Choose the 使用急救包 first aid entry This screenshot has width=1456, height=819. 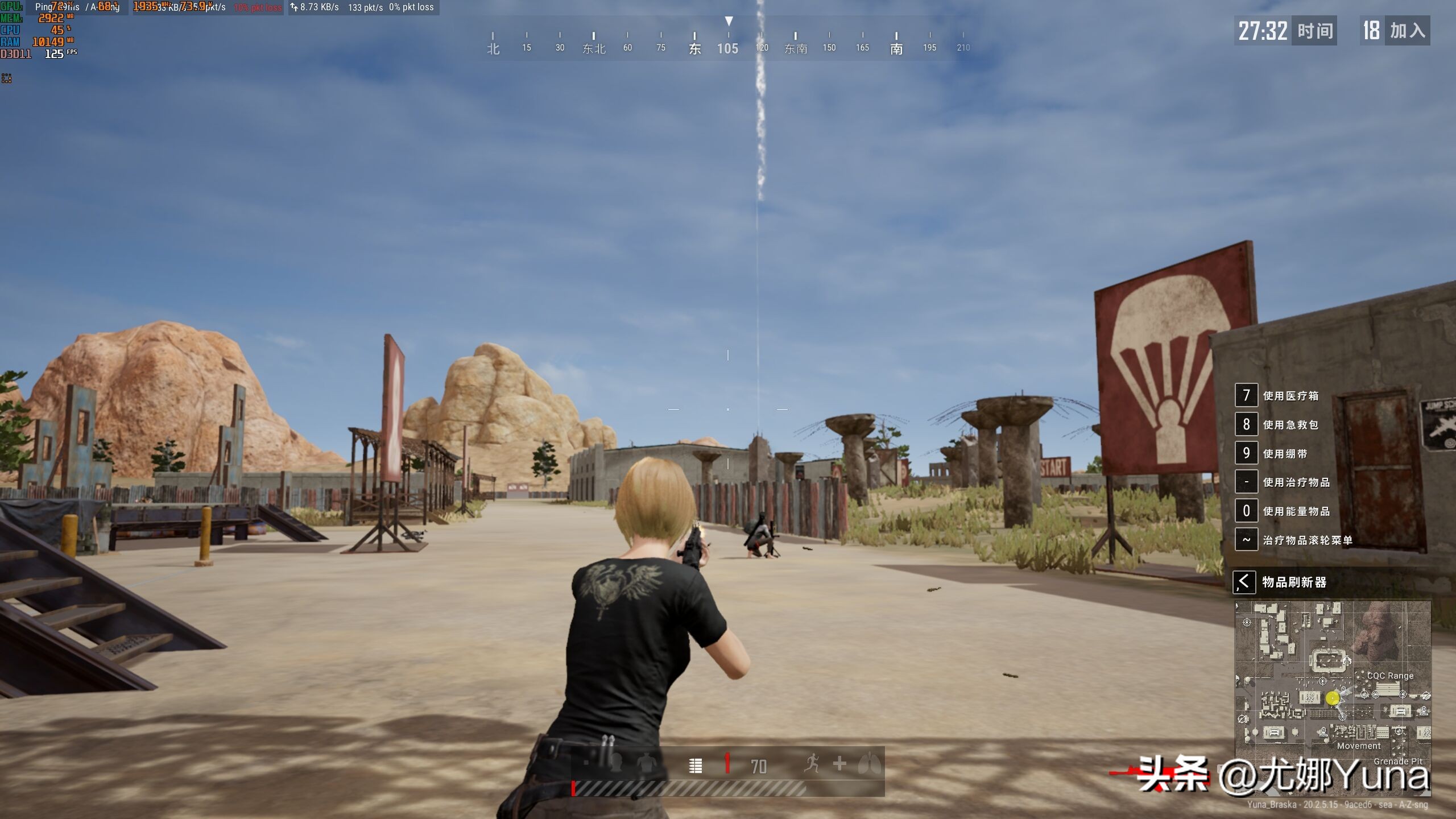(1290, 425)
